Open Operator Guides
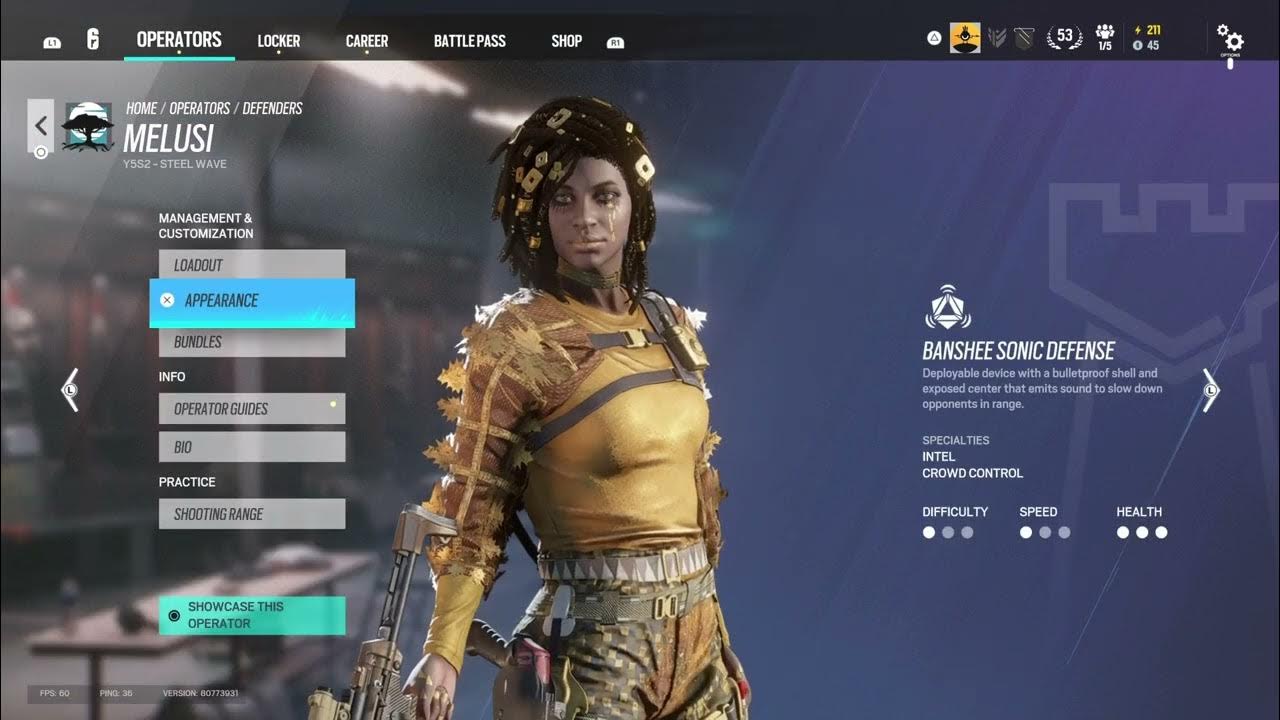 [x=252, y=409]
